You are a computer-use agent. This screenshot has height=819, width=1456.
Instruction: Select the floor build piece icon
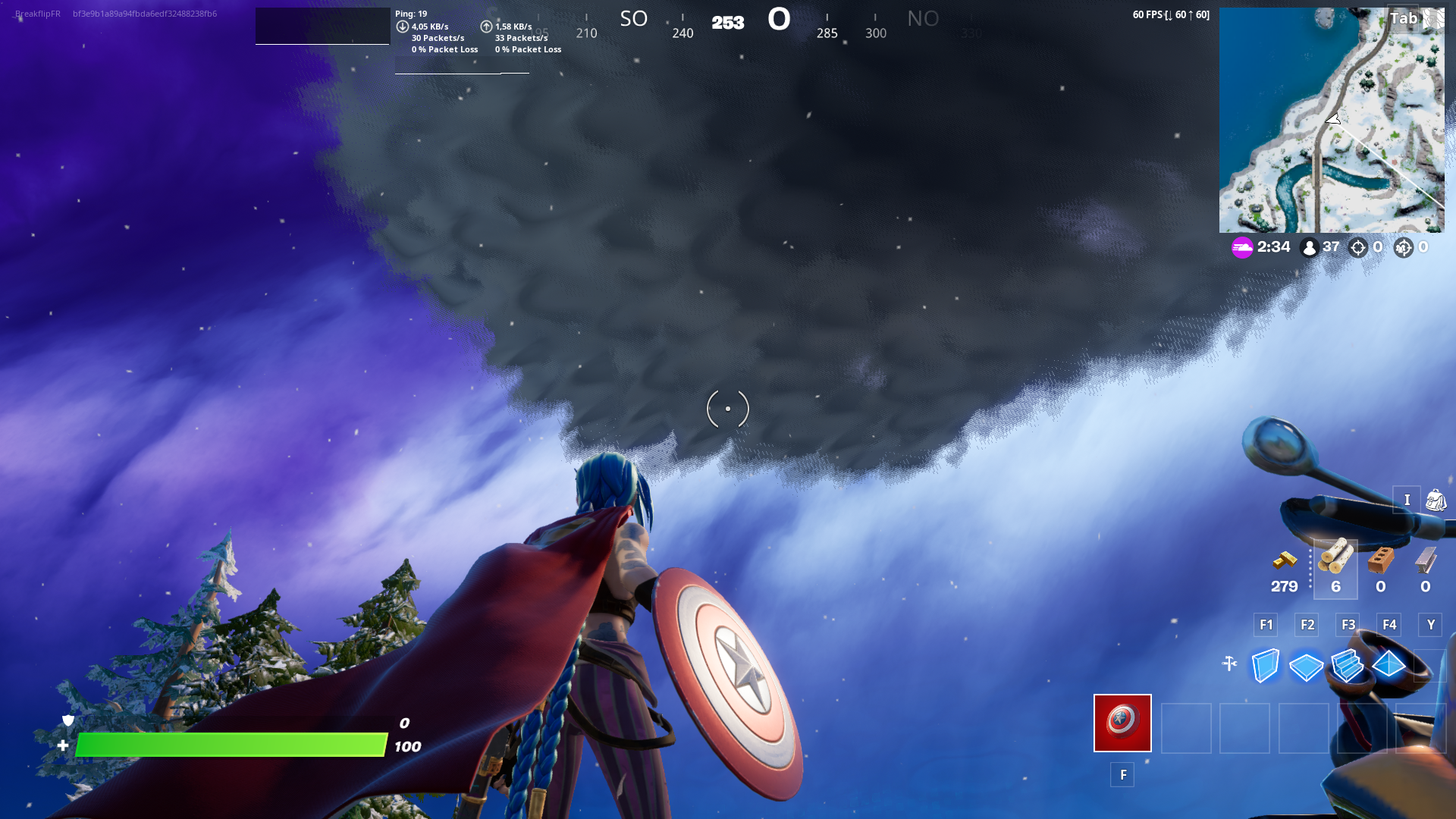(1306, 667)
